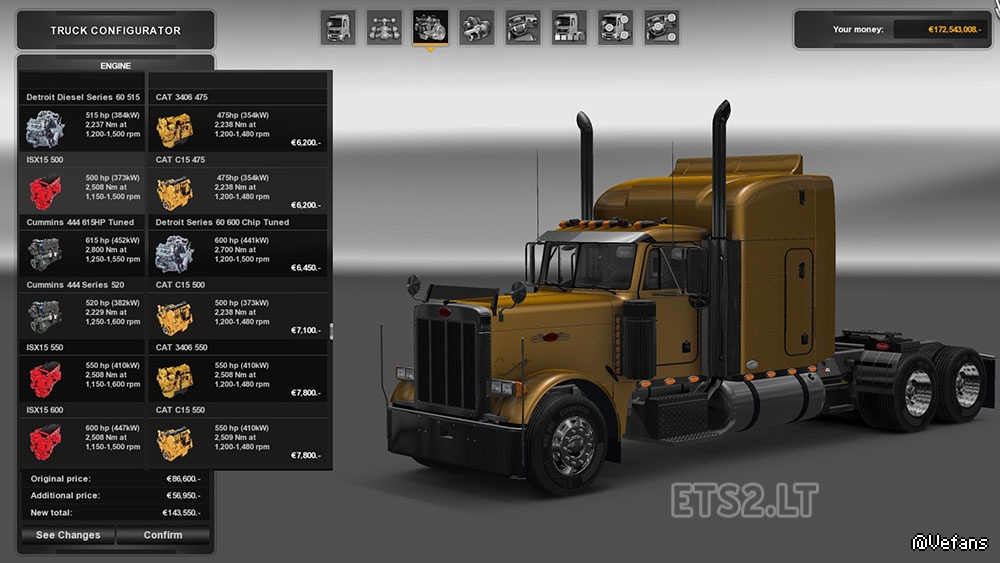
Task: Switch to the truck with wheels tab
Action: (614, 28)
